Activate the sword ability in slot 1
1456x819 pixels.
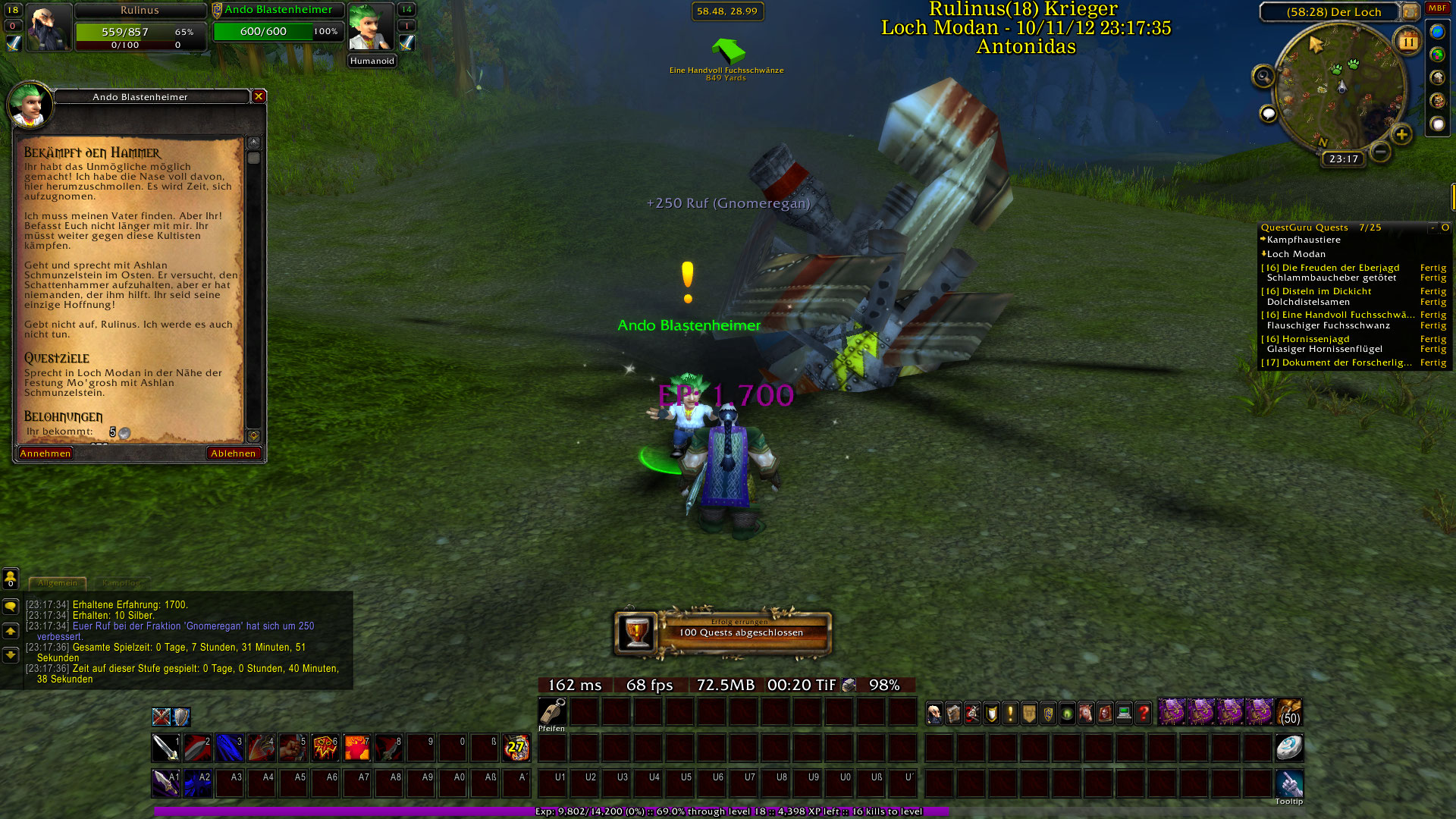166,748
